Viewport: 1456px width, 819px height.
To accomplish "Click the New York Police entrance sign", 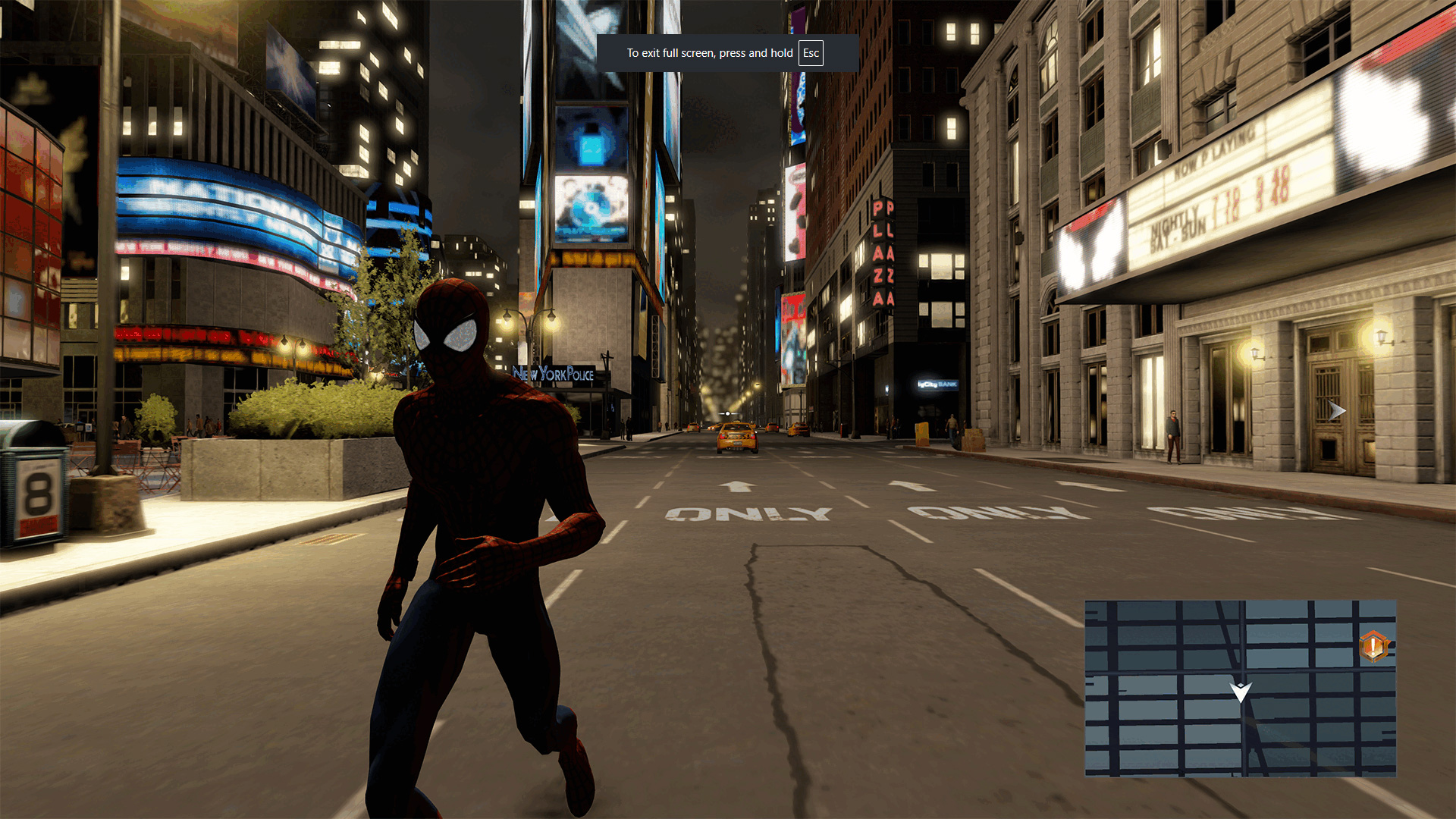I will pyautogui.click(x=552, y=372).
